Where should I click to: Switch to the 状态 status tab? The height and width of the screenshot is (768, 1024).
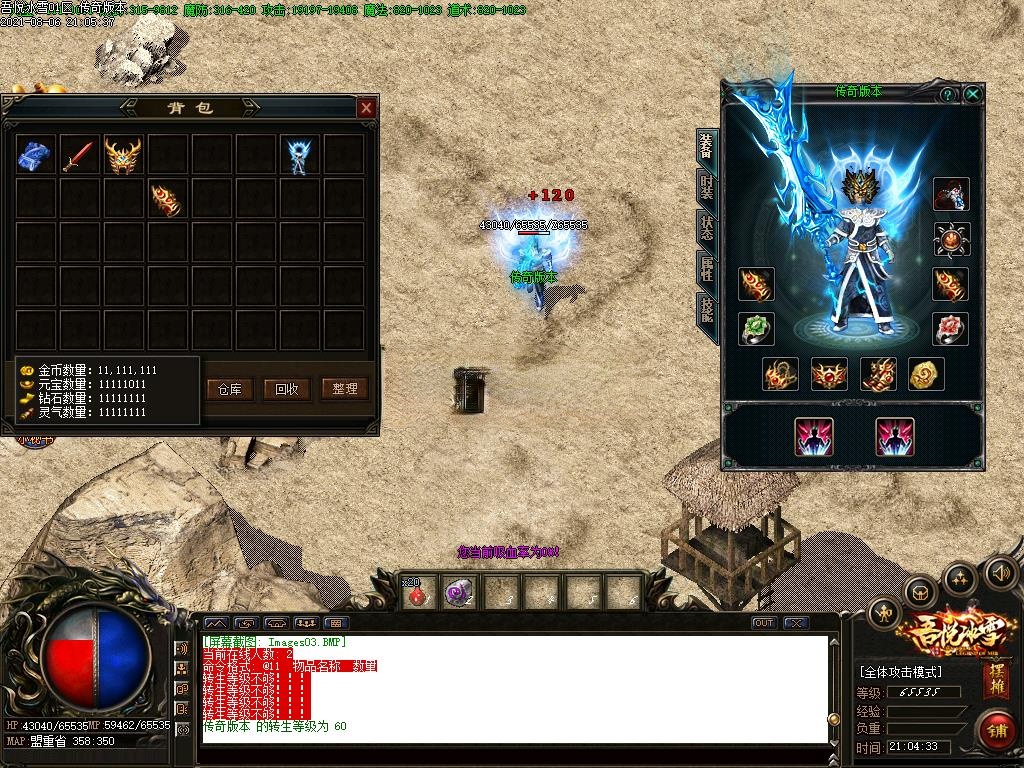707,226
